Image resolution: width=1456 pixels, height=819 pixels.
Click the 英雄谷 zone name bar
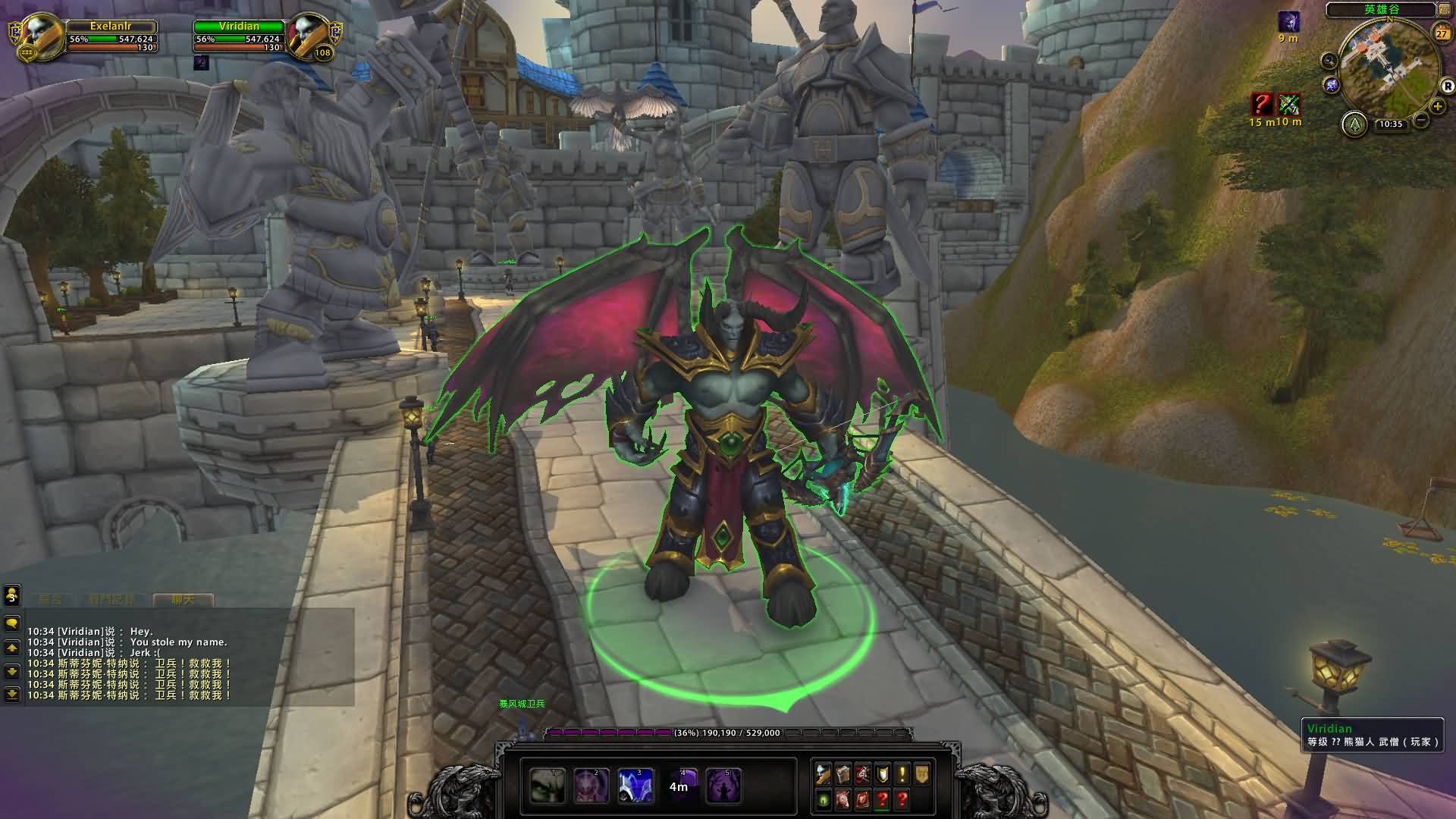(x=1381, y=10)
